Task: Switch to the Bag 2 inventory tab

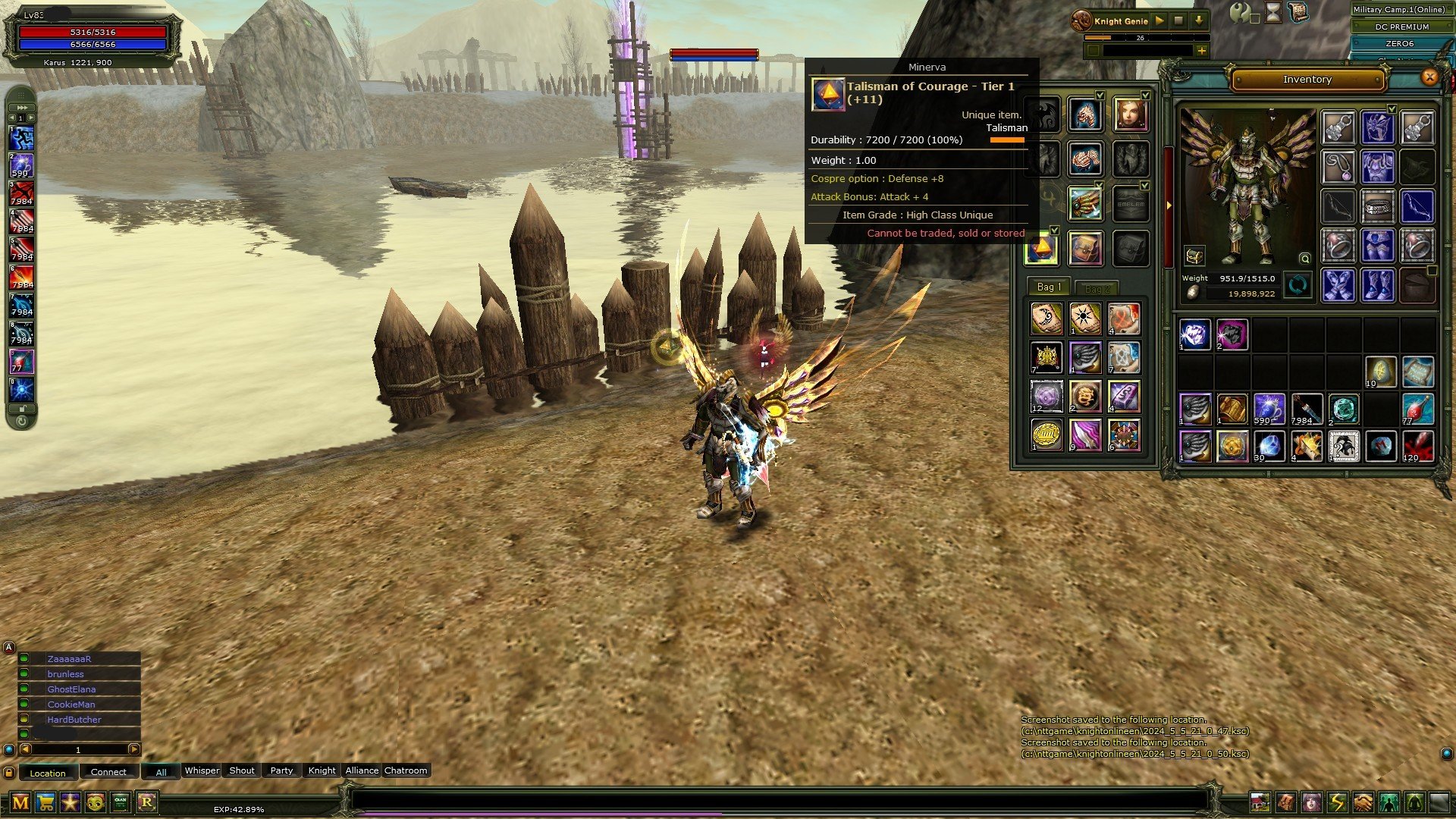Action: coord(1097,287)
